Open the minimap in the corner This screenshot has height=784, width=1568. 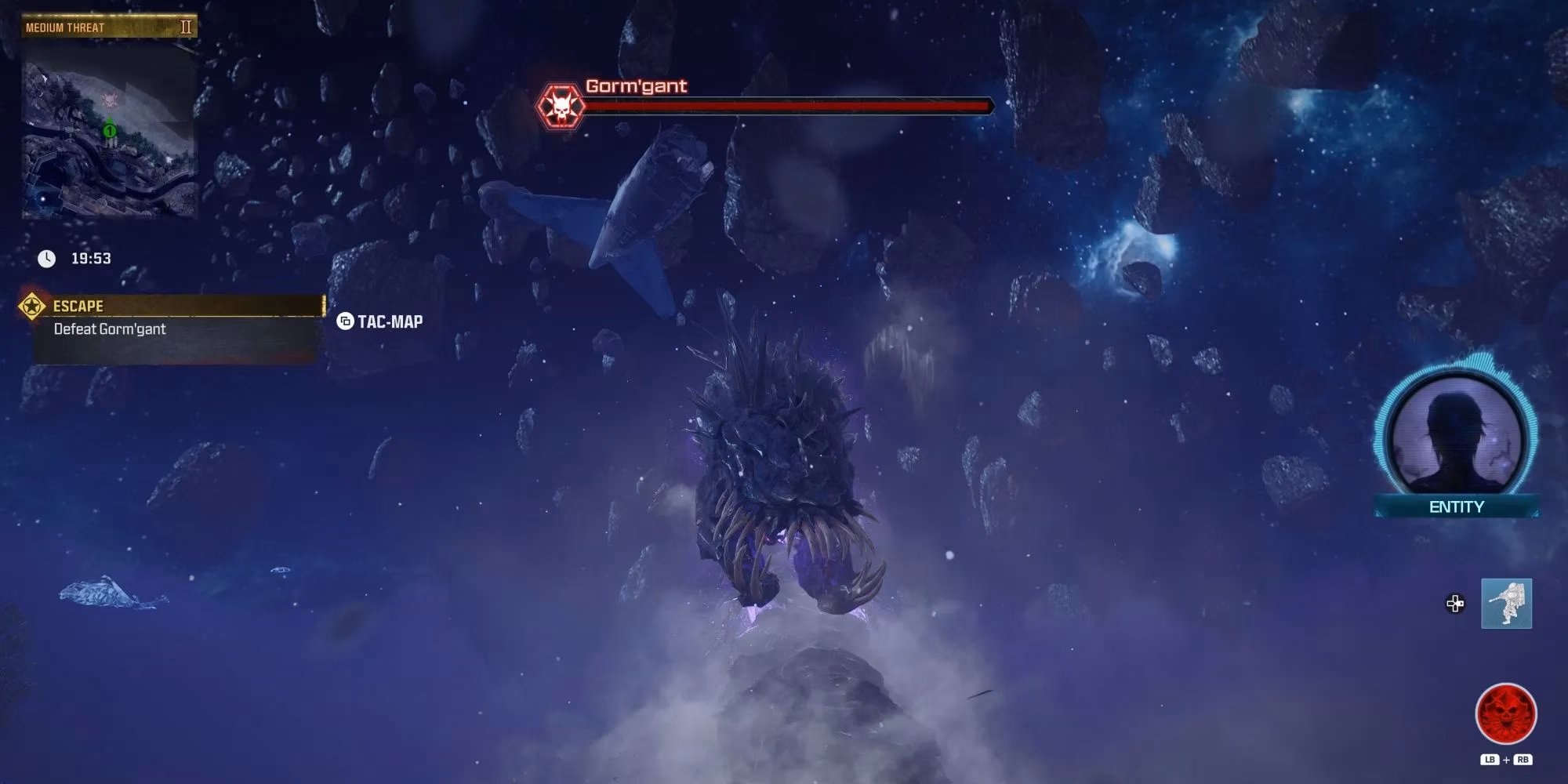[x=109, y=129]
